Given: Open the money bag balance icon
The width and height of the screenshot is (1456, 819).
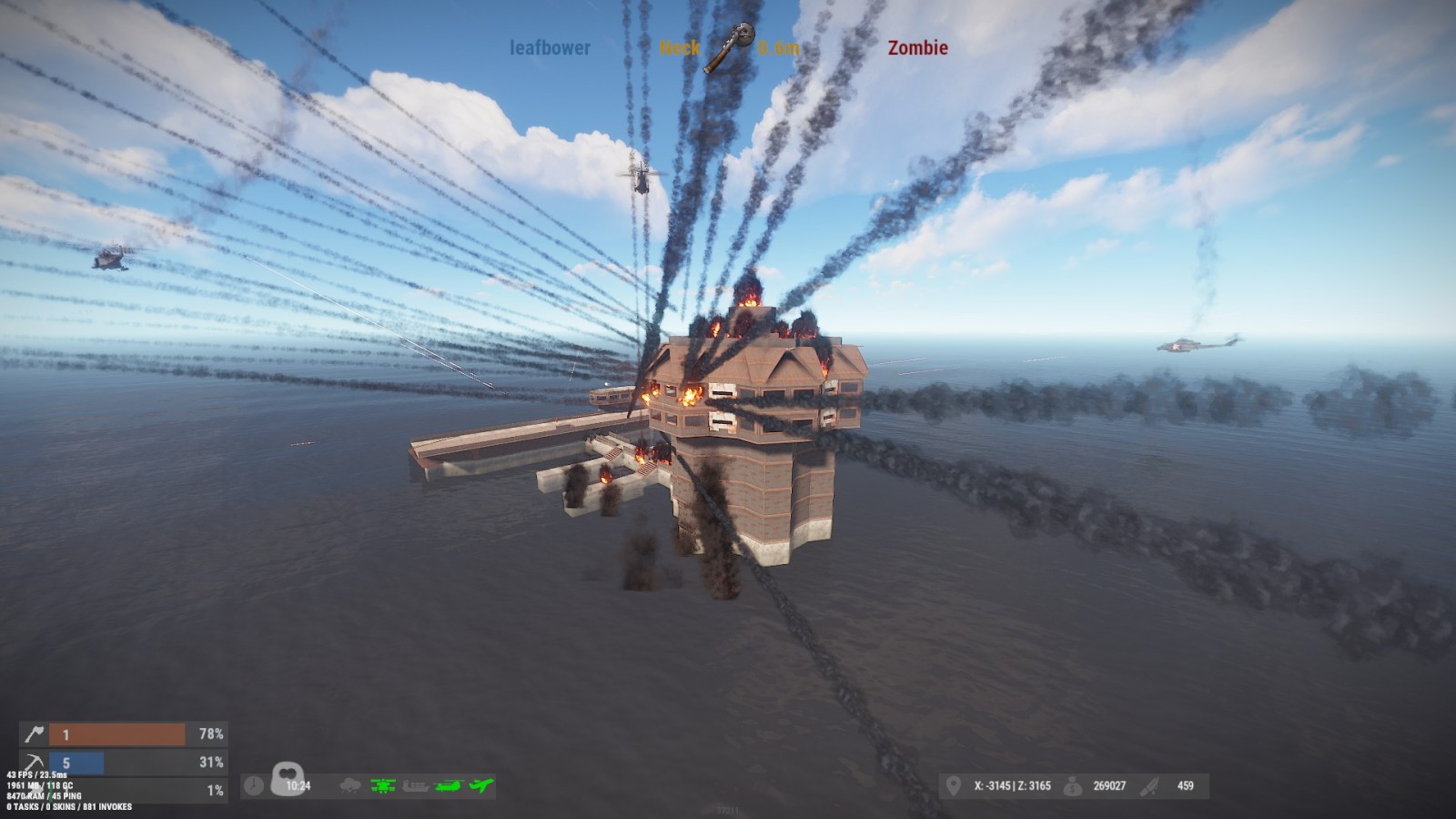Looking at the screenshot, I should coord(1074,785).
